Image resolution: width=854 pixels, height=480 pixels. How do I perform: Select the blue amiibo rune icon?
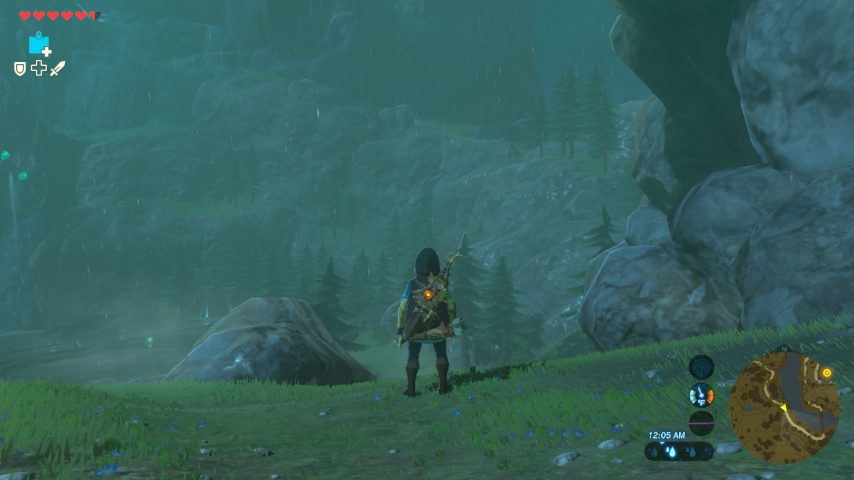[x=39, y=44]
